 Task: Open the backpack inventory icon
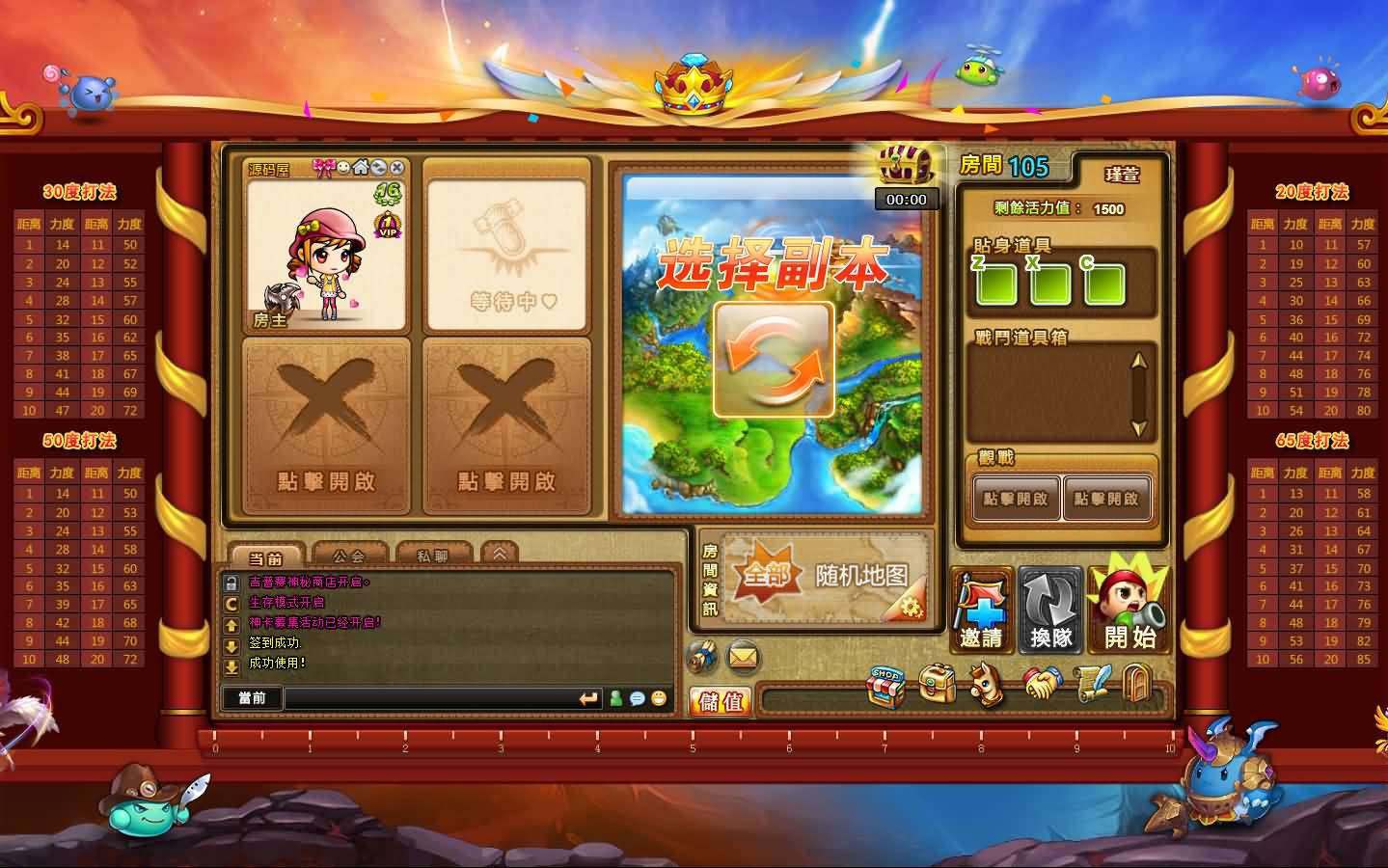pyautogui.click(x=937, y=683)
